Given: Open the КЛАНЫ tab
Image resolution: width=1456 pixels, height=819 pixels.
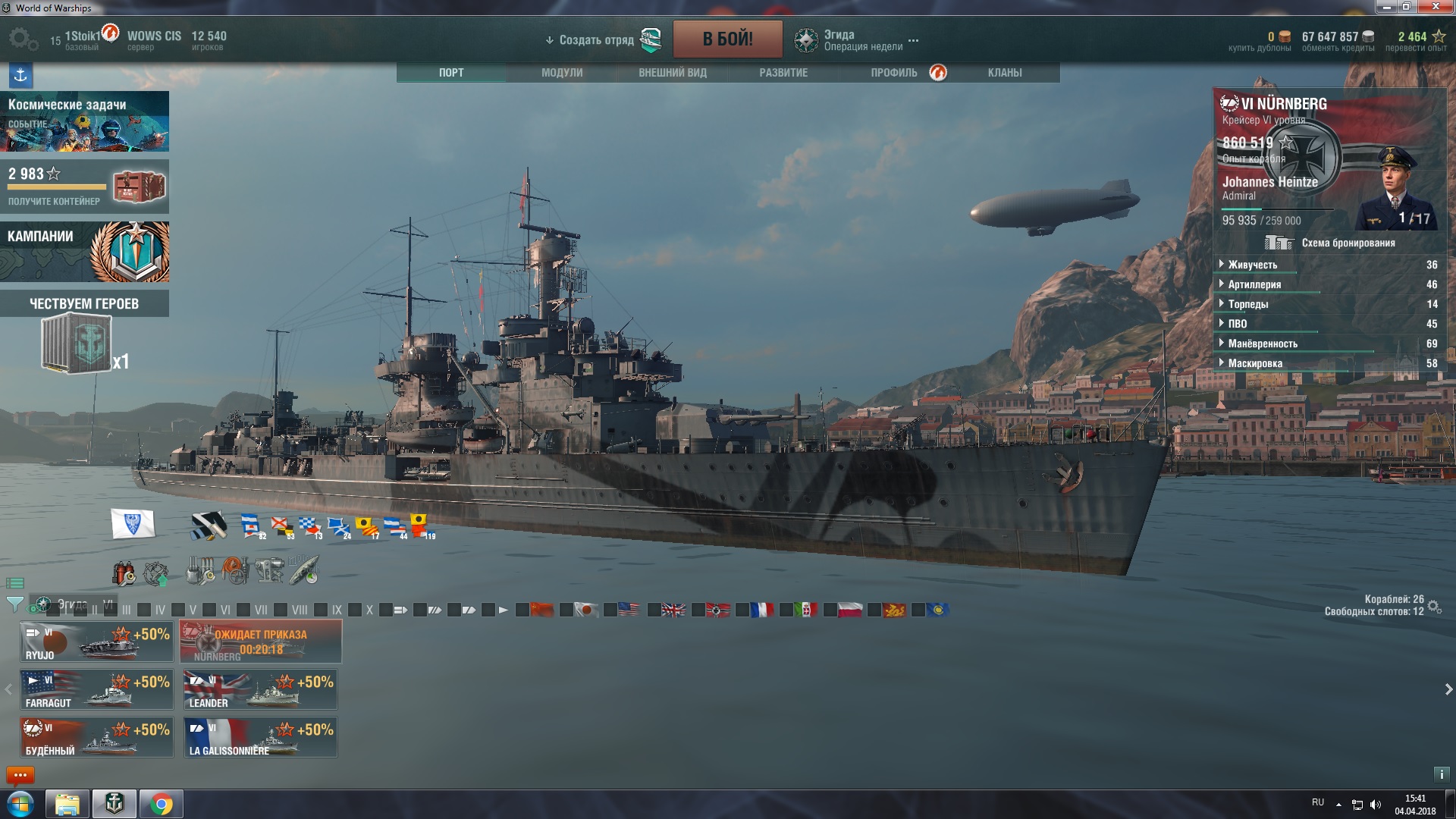Looking at the screenshot, I should click(x=1004, y=73).
